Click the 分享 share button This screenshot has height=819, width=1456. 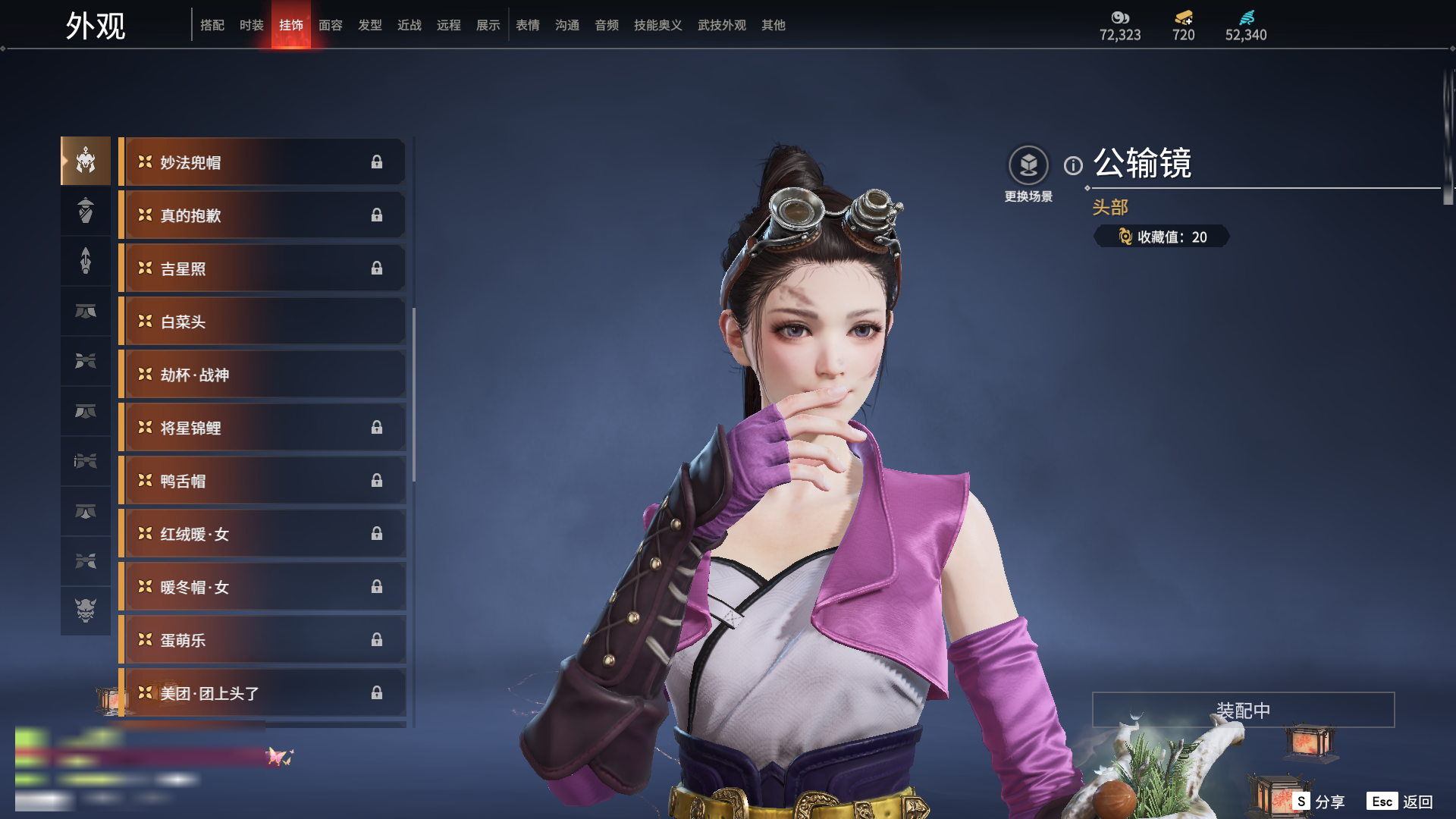point(1319,802)
